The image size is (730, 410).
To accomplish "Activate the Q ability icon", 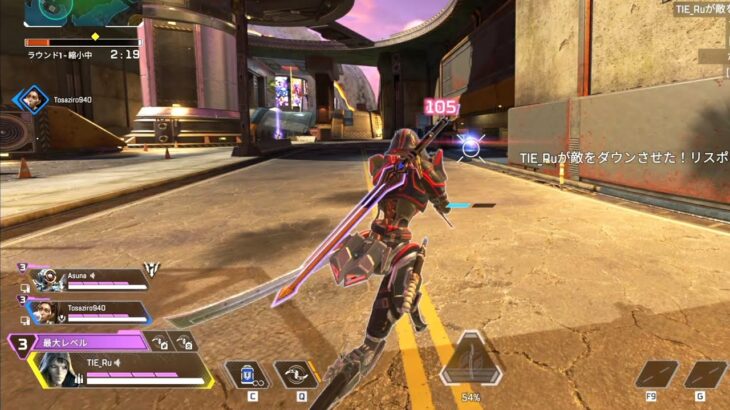I will (x=296, y=375).
